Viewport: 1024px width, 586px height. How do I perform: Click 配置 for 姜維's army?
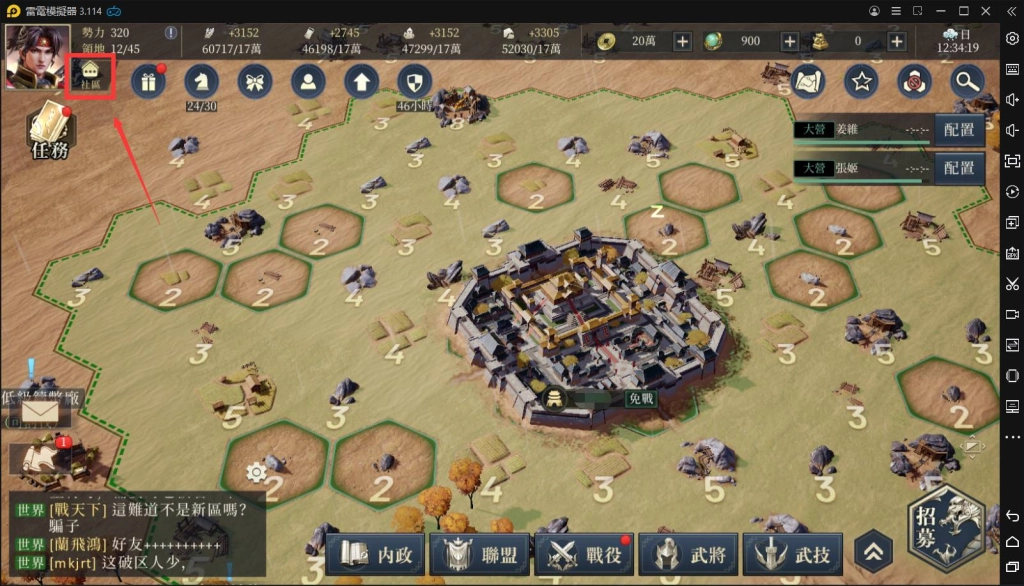(959, 130)
